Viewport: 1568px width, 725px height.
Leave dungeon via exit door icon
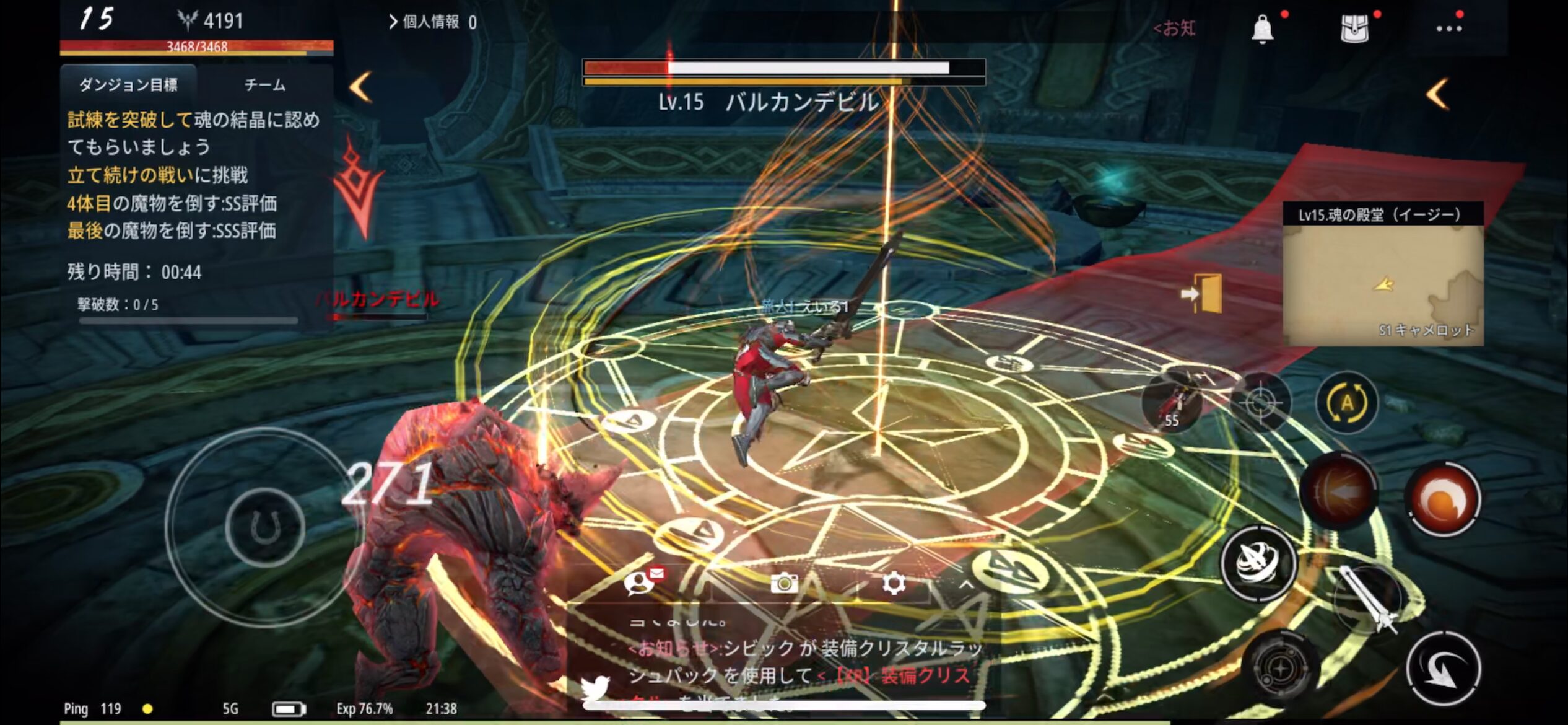[1203, 294]
